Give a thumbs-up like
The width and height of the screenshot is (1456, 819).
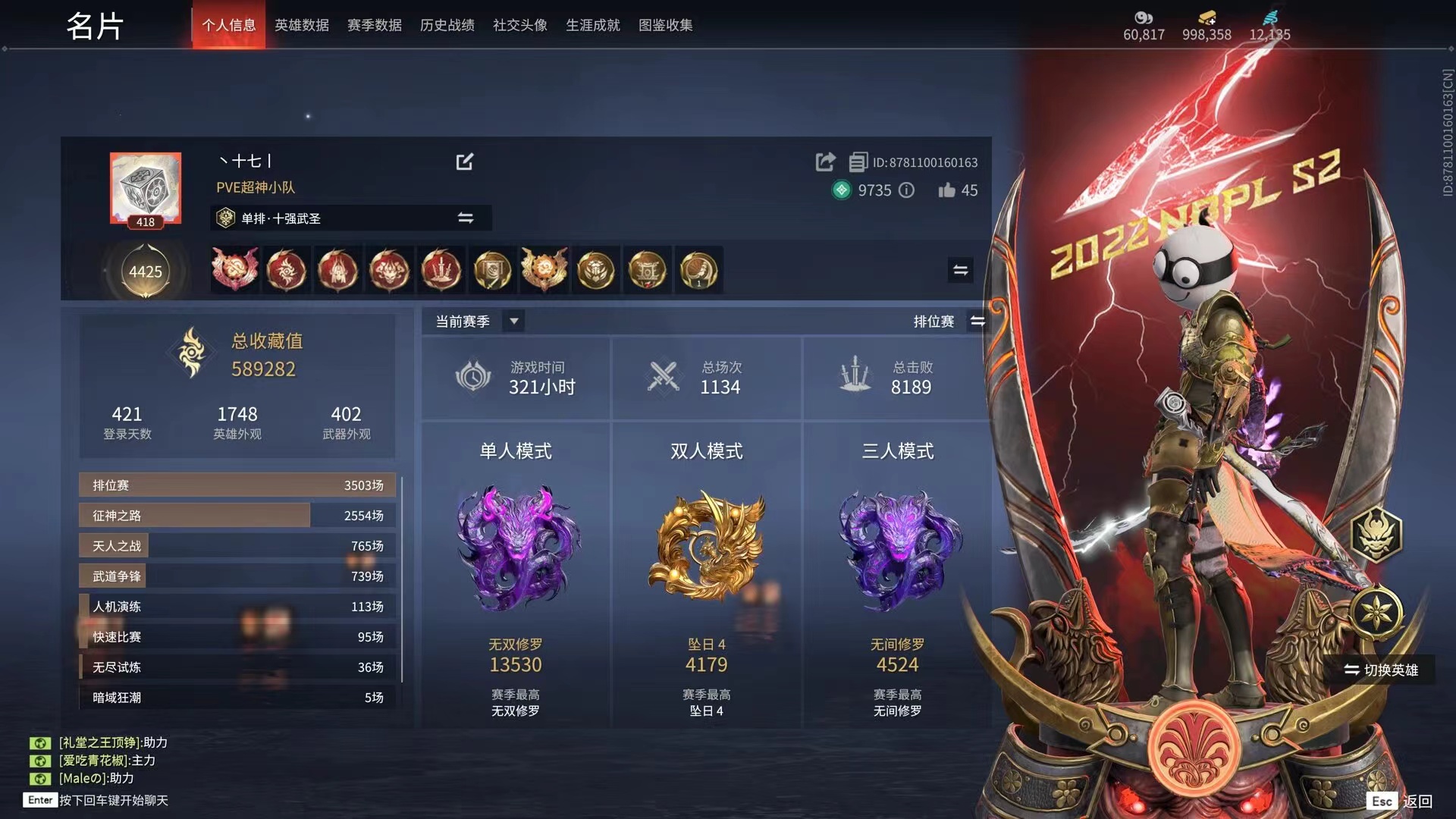point(946,190)
